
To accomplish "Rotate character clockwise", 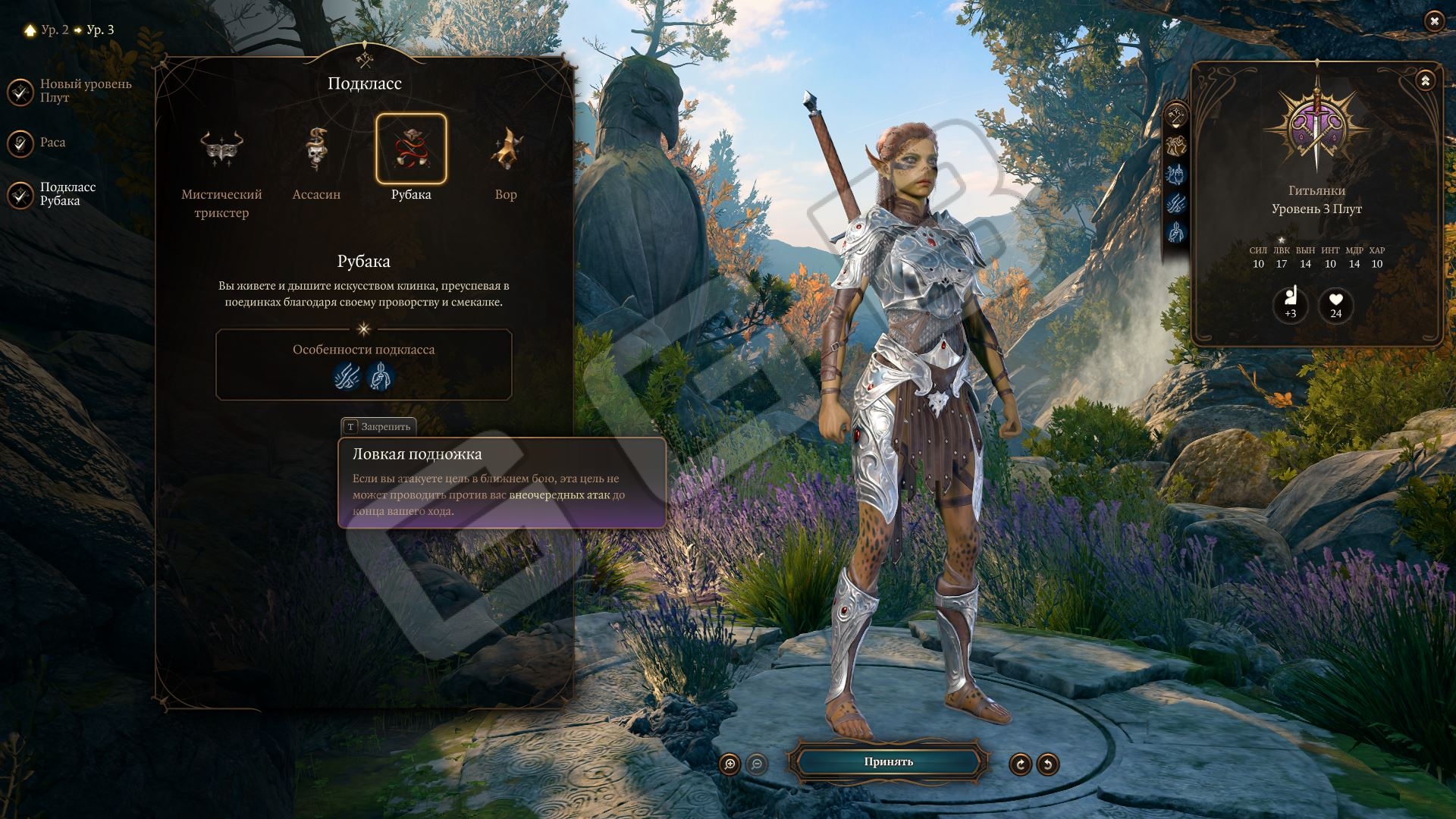I will point(1020,764).
